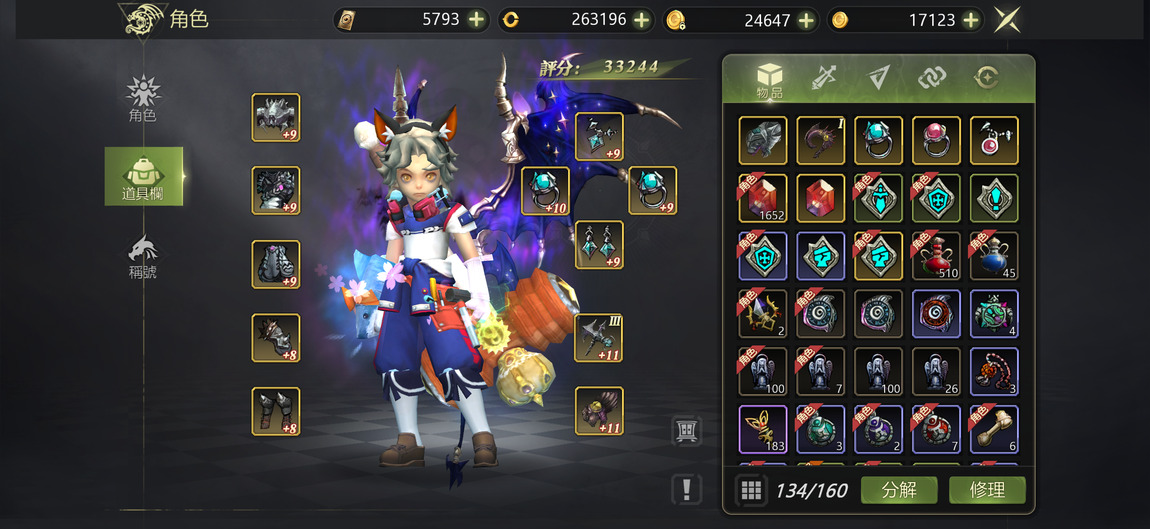Switch to the 角色 character tab
This screenshot has height=529, width=1150.
pyautogui.click(x=143, y=98)
